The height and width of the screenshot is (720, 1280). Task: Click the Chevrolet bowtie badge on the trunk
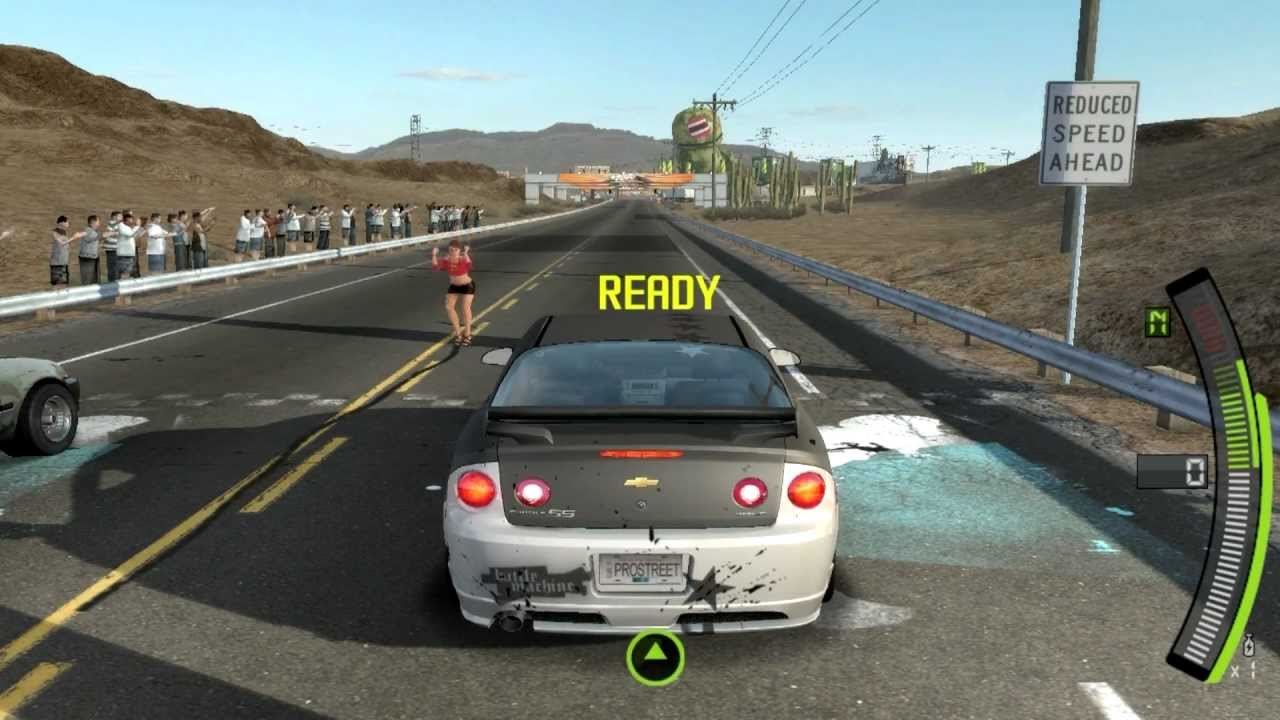coord(641,480)
